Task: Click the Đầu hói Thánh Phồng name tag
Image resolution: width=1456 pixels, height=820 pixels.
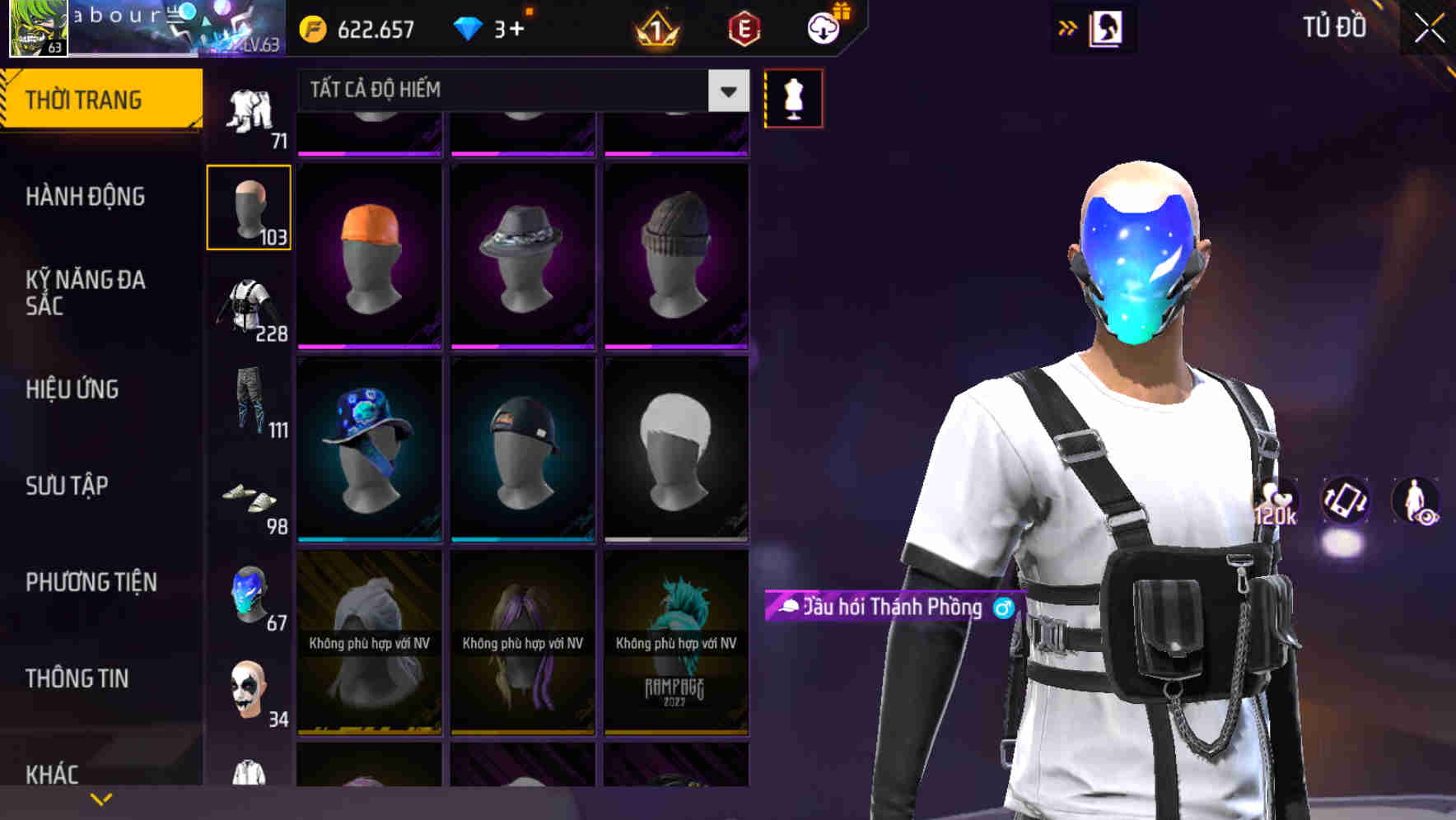Action: coord(891,608)
